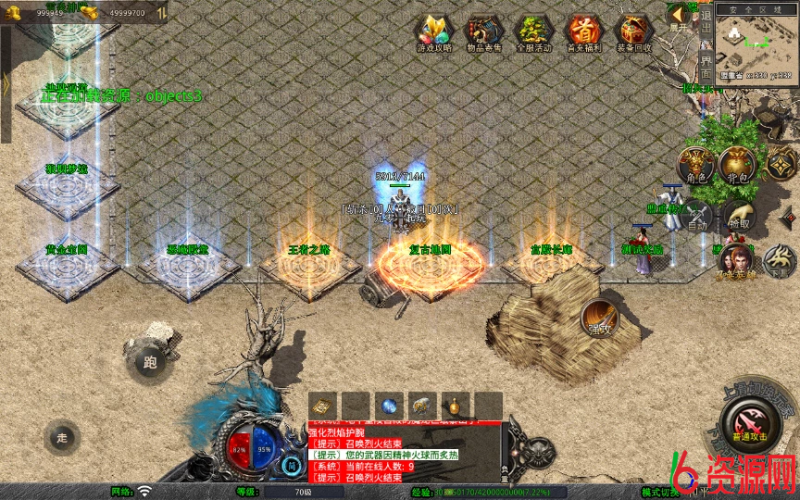Tap the 拾取 pick-up button

tap(737, 216)
